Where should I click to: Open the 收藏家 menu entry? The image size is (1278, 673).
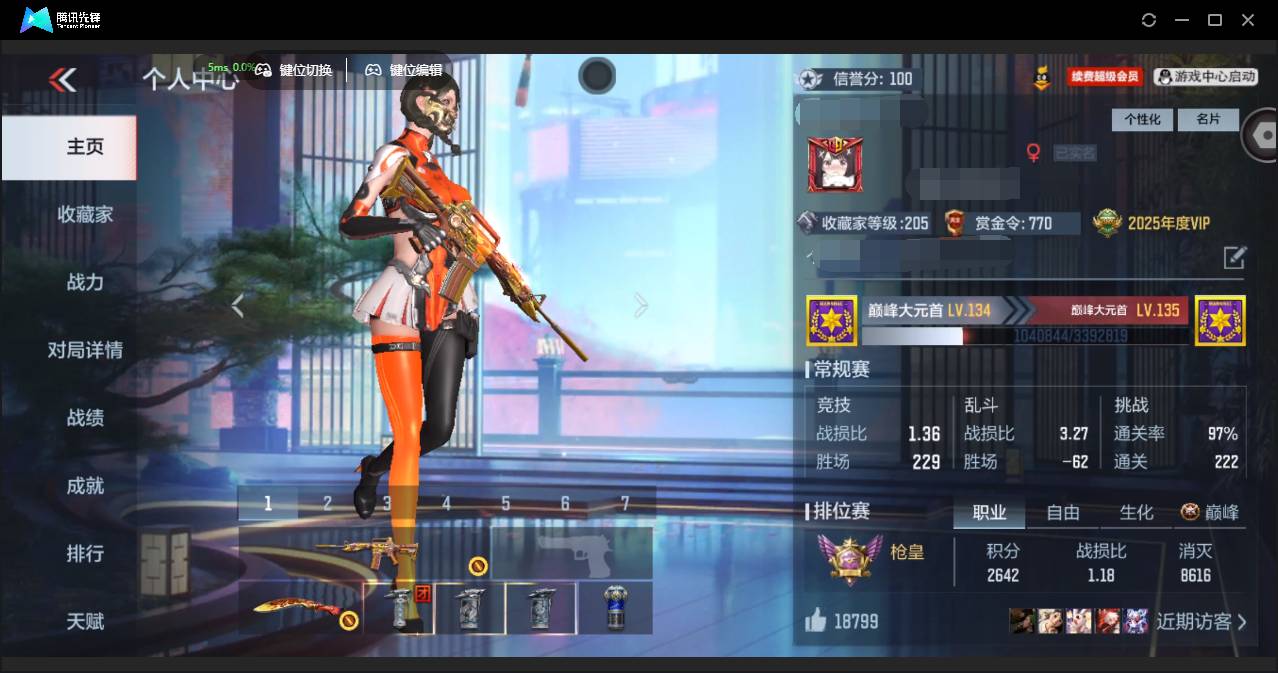point(85,214)
